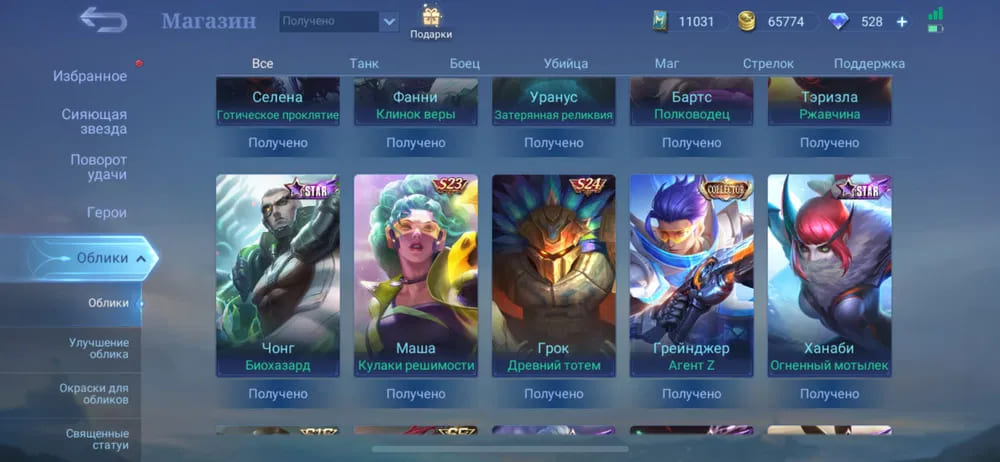
Task: Select the Грейнджер Агент Z skin card
Action: pos(691,275)
